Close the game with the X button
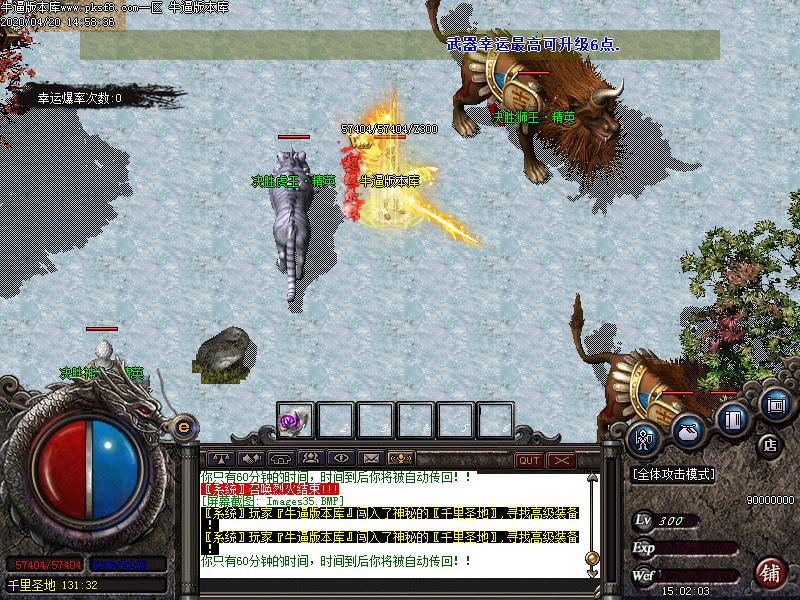The image size is (800, 600). 561,460
